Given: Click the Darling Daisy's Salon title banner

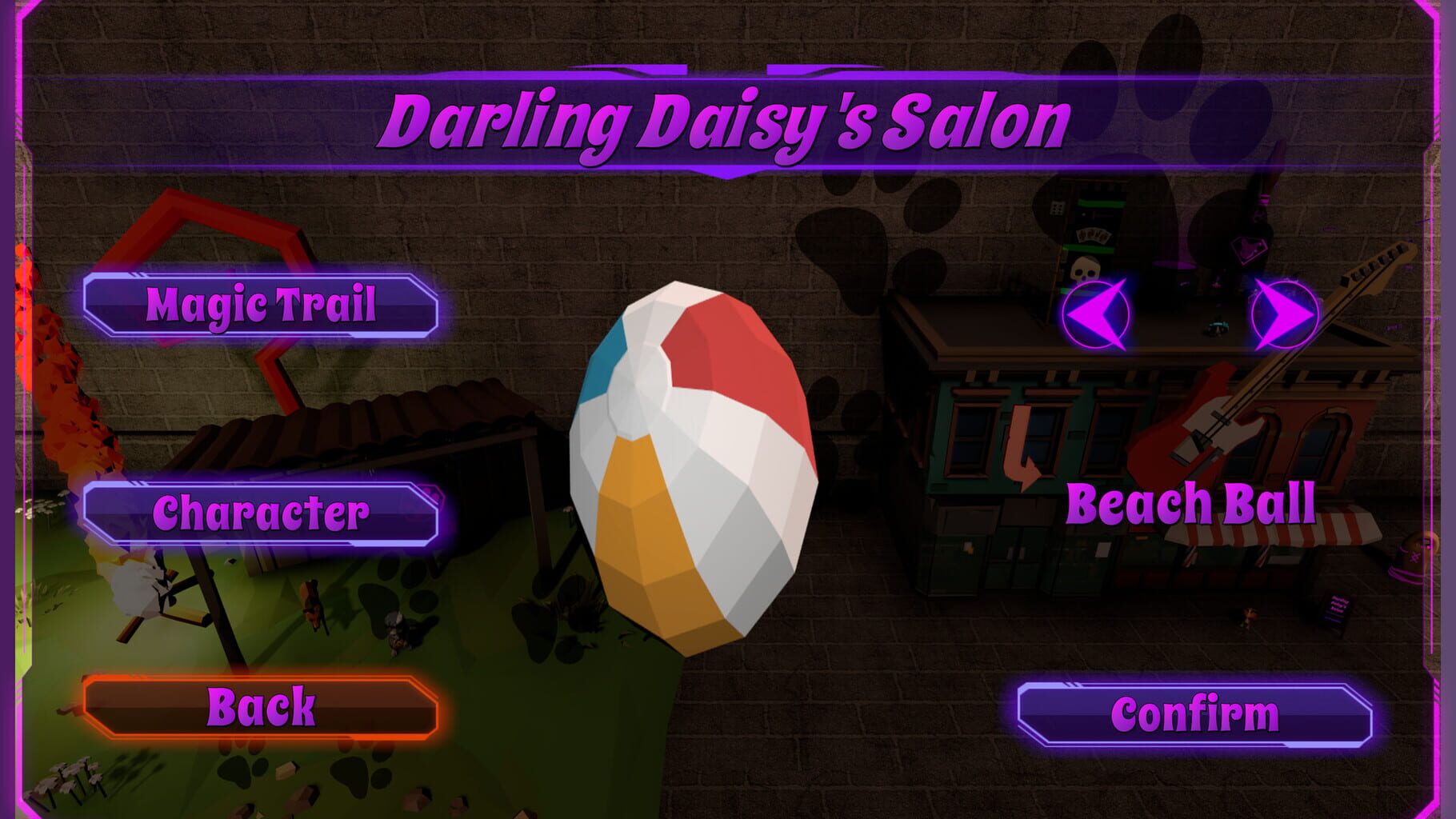Looking at the screenshot, I should tap(726, 120).
